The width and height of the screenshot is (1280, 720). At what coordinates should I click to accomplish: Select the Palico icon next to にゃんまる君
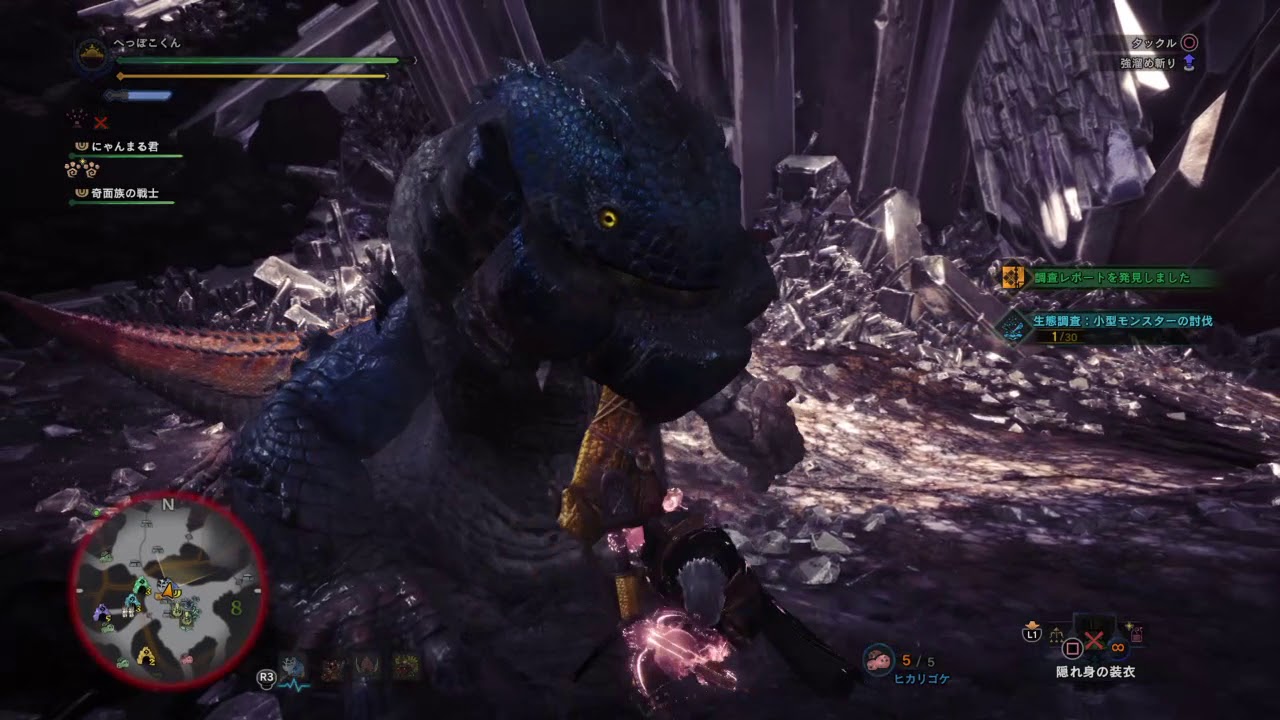pos(82,147)
